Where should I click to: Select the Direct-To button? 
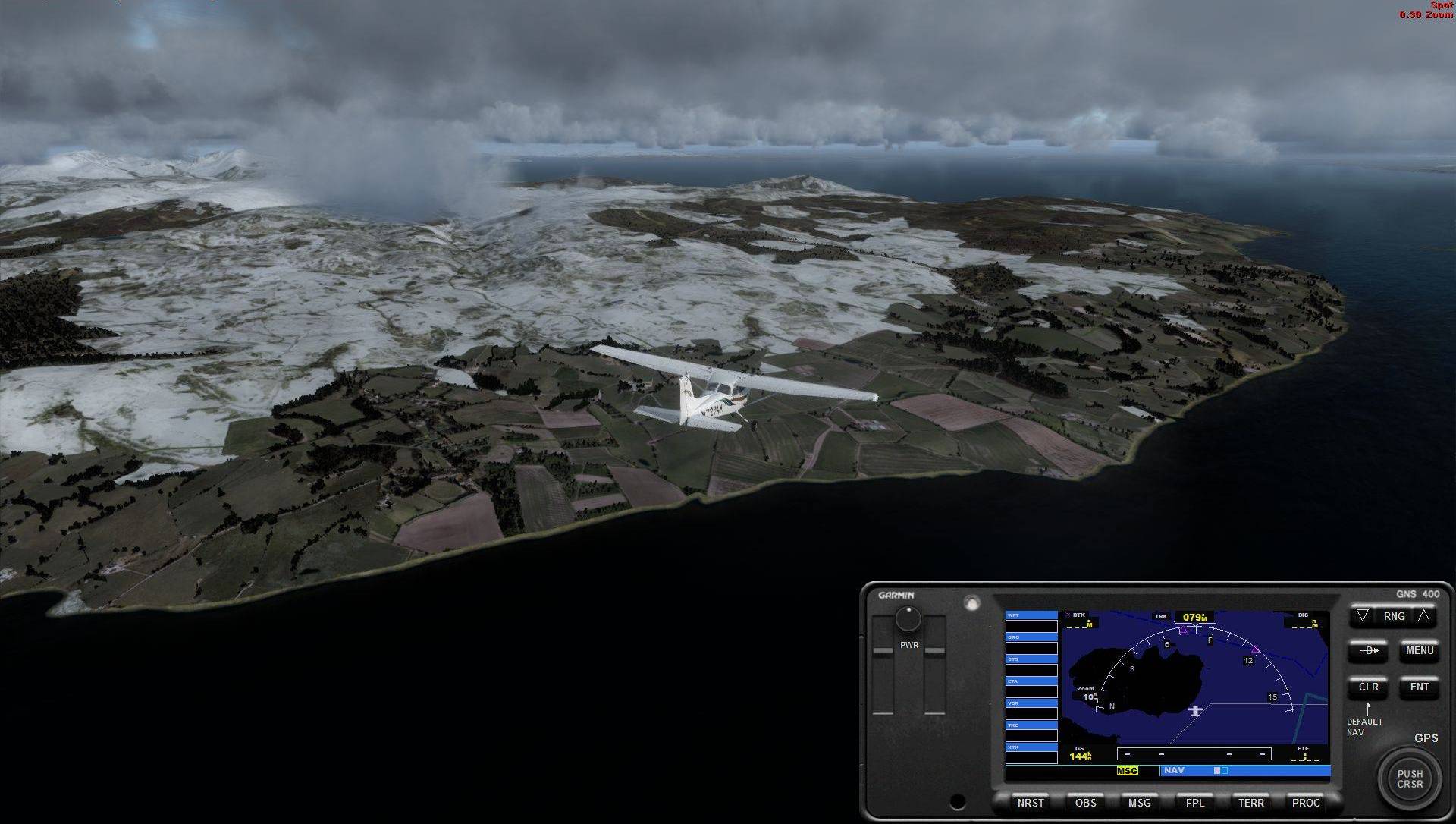click(x=1368, y=651)
